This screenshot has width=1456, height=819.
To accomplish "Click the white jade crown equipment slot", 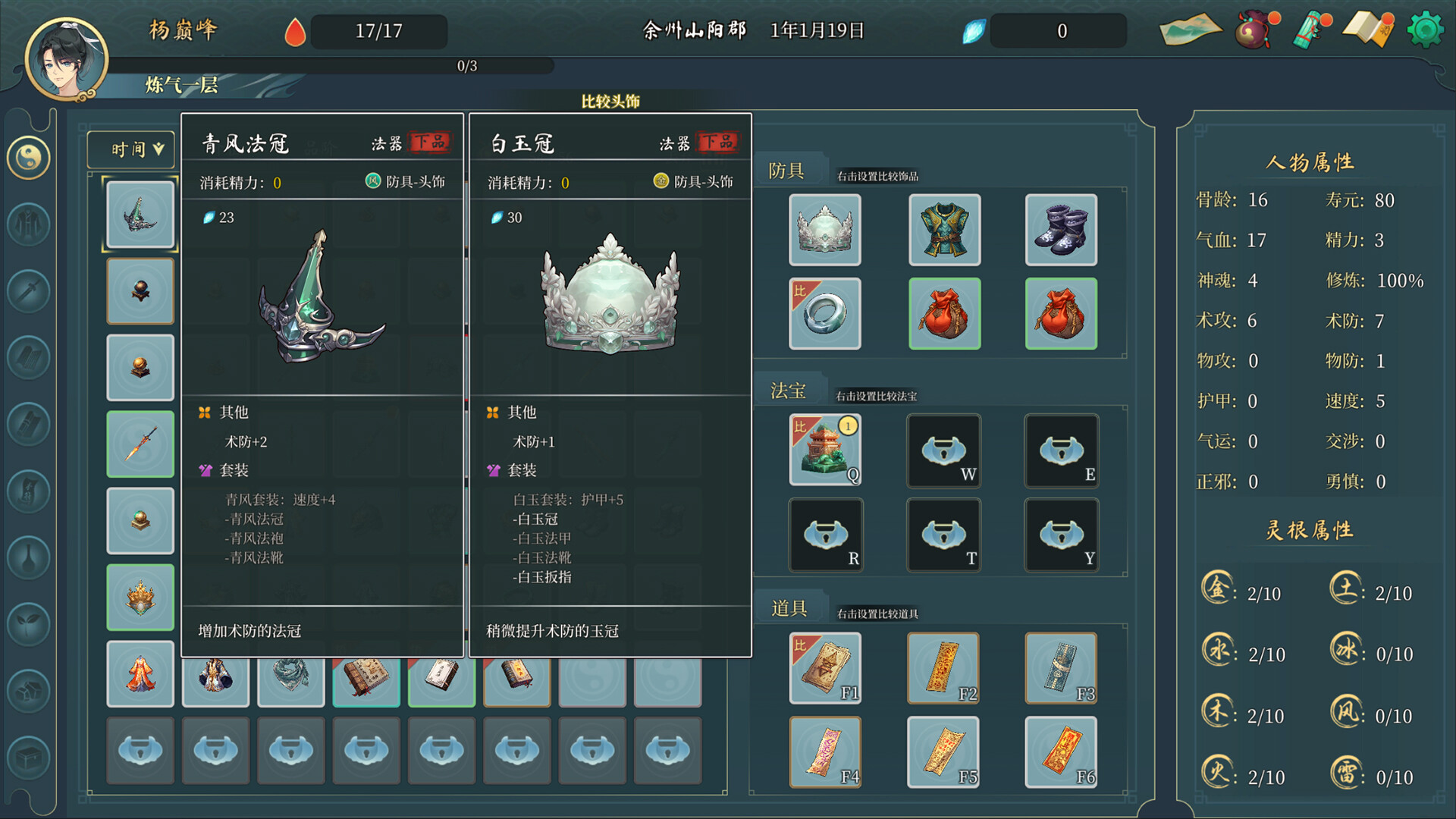I will (824, 230).
